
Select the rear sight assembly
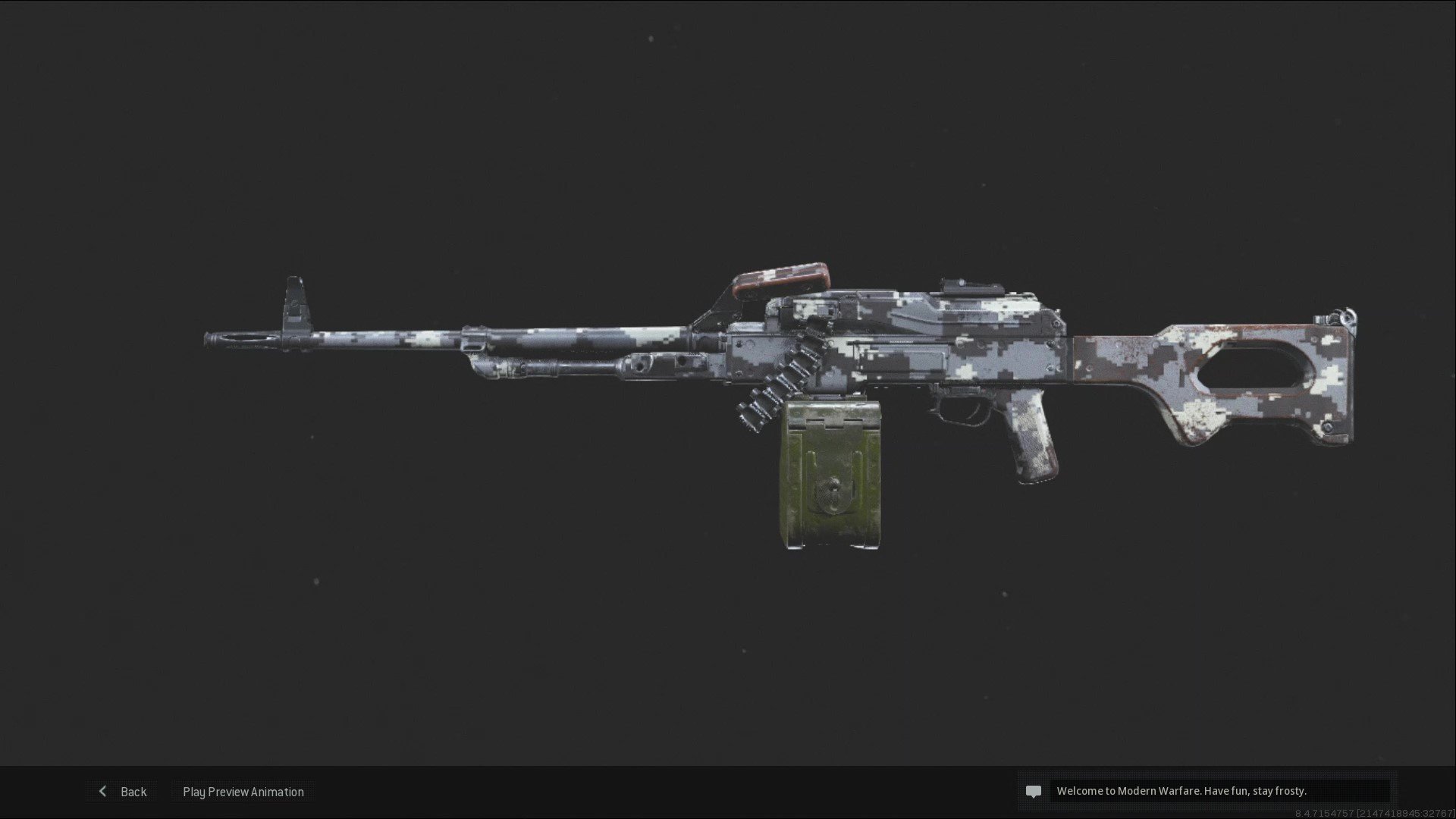(971, 288)
